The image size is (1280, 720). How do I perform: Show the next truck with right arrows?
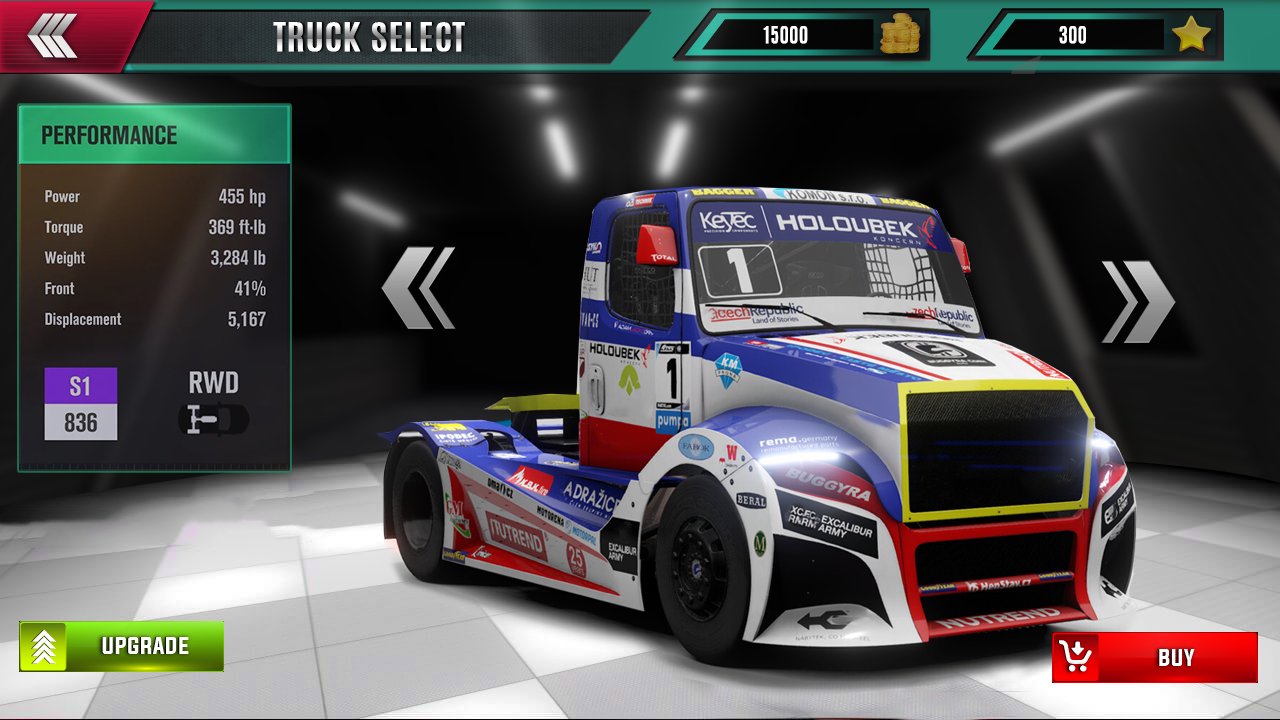click(x=1138, y=302)
